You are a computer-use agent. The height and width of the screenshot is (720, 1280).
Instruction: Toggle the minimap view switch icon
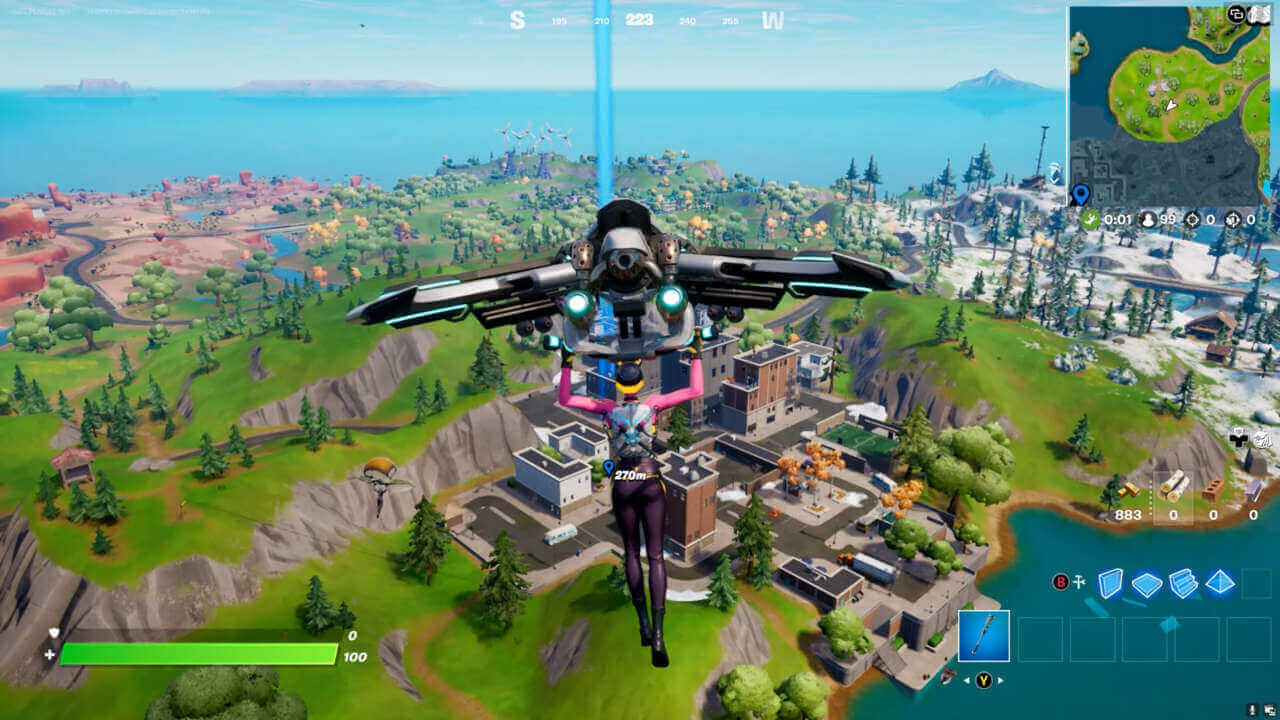pos(1237,14)
